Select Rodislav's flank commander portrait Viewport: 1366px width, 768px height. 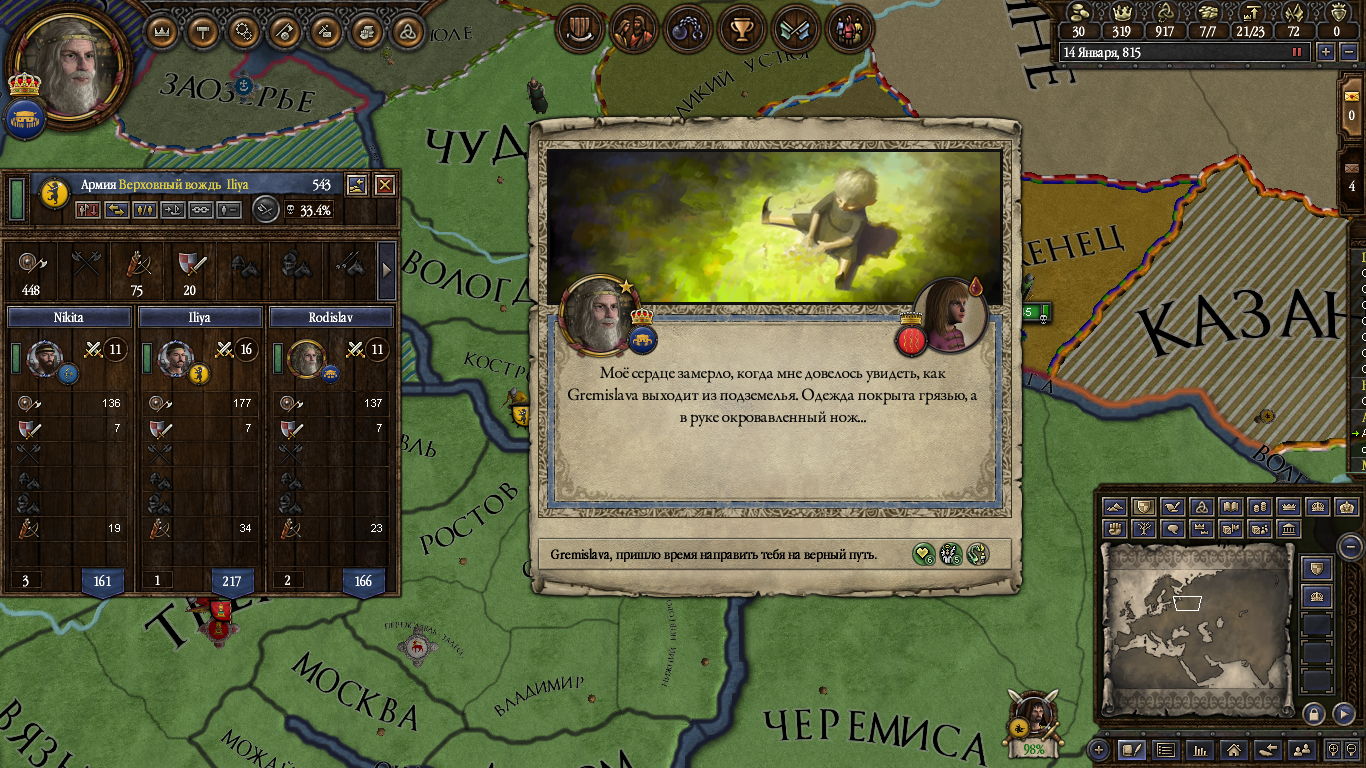(x=305, y=357)
